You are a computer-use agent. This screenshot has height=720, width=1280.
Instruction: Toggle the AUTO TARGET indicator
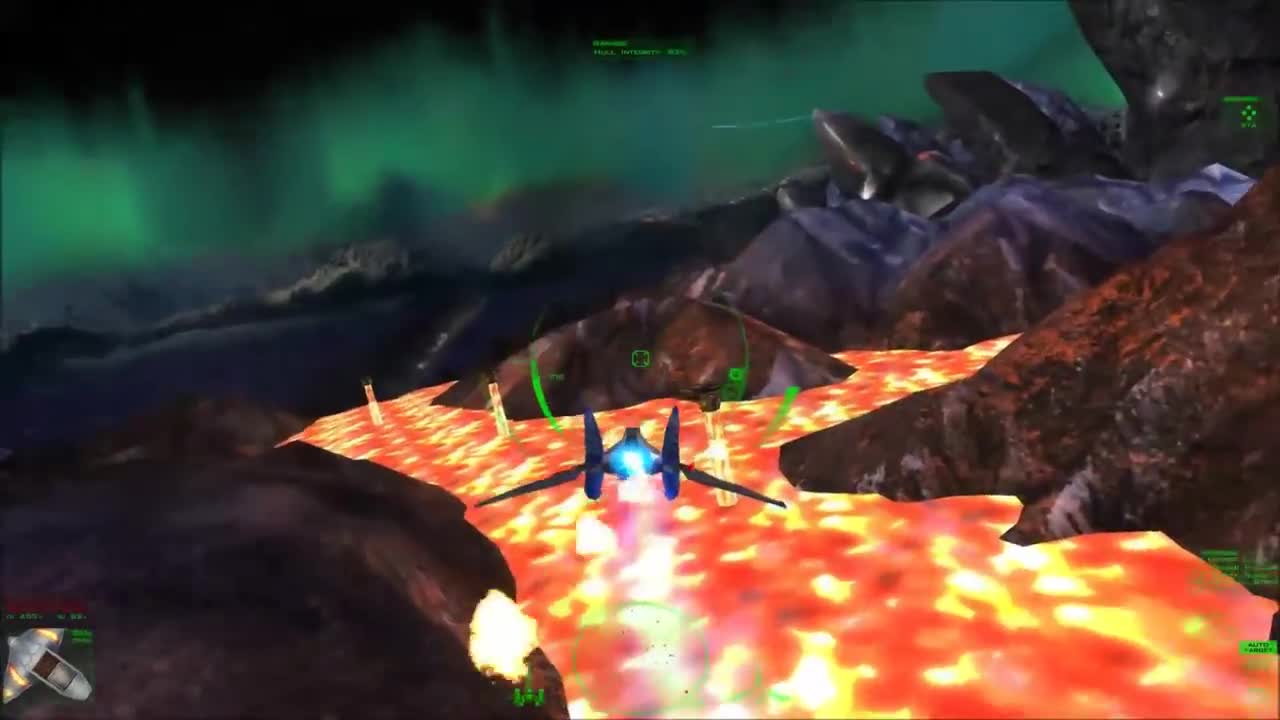pyautogui.click(x=1258, y=647)
